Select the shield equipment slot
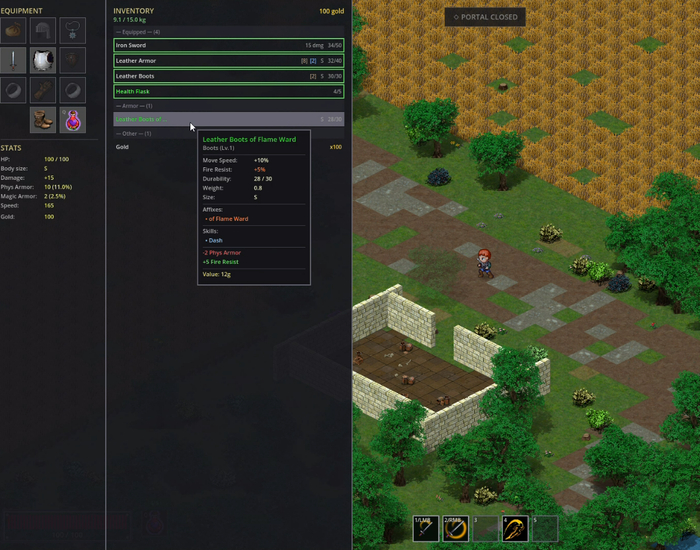700x550 pixels. point(71,61)
